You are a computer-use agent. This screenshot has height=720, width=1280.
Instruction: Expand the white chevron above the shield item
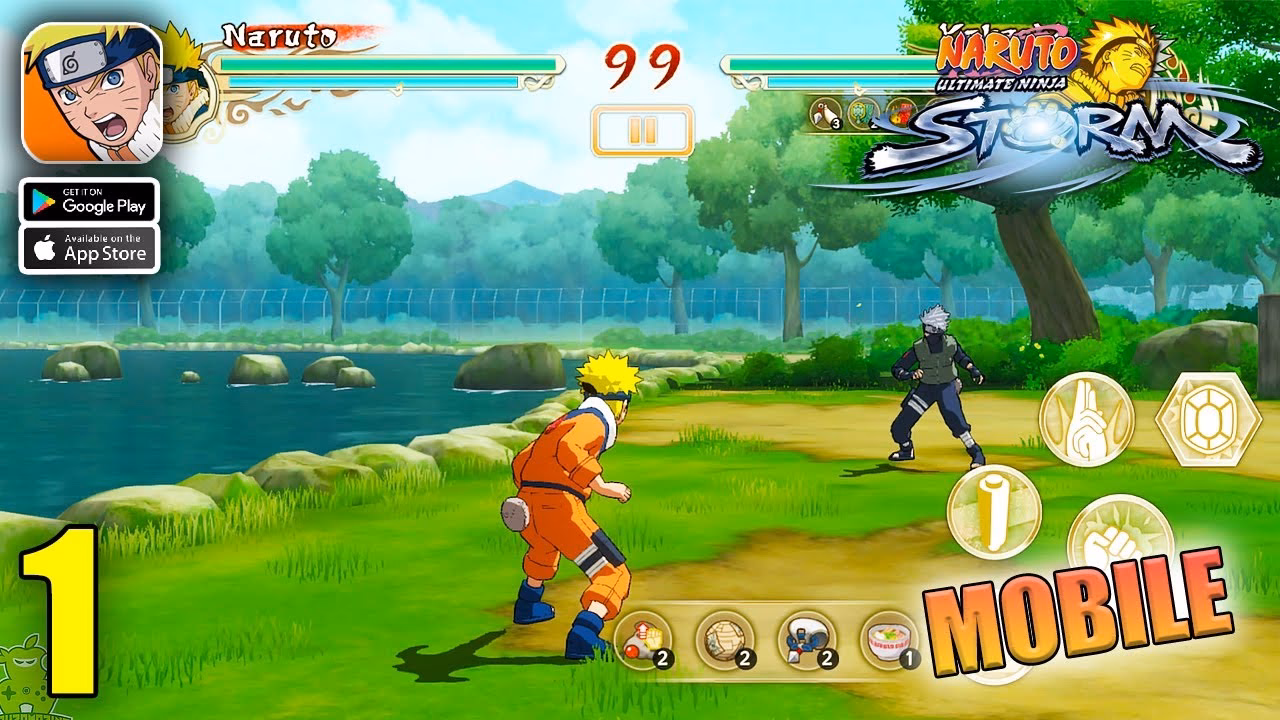[858, 92]
